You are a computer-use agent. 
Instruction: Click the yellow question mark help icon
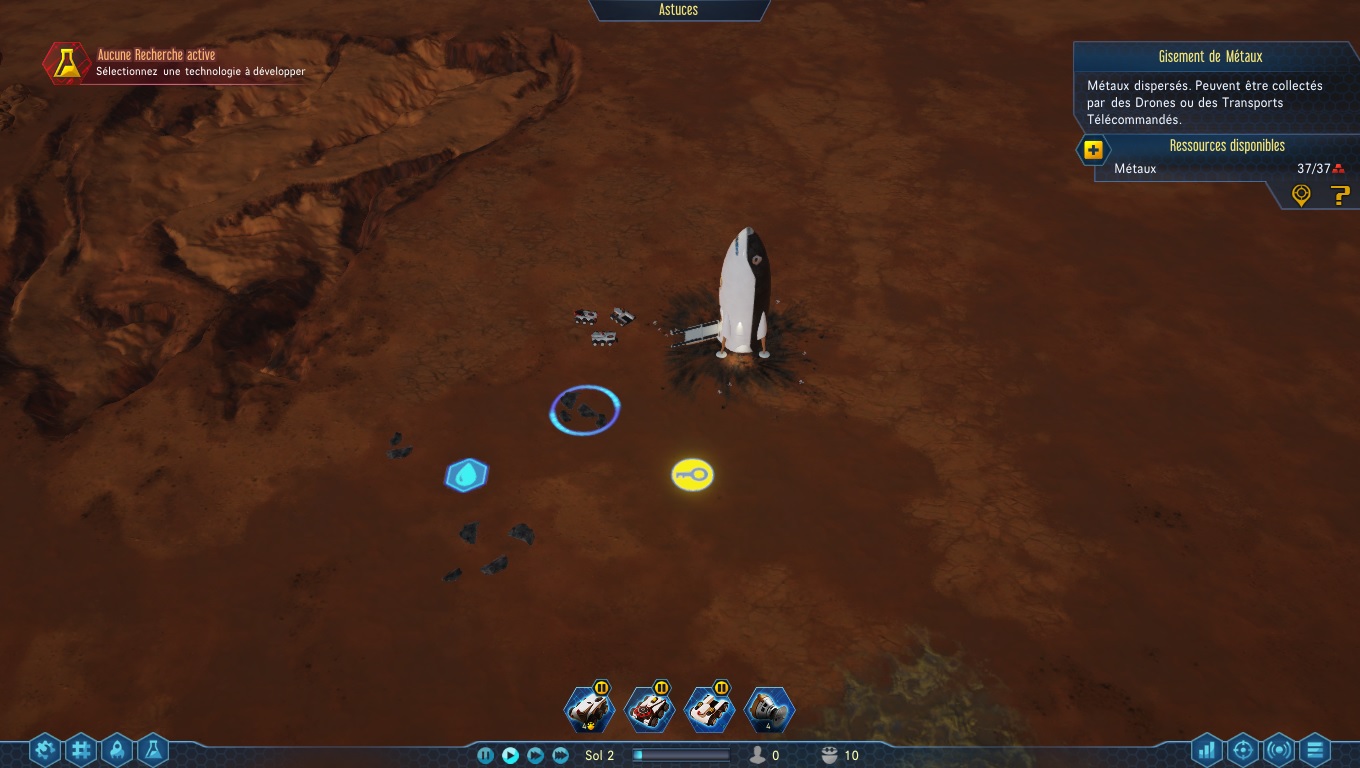[x=1340, y=195]
